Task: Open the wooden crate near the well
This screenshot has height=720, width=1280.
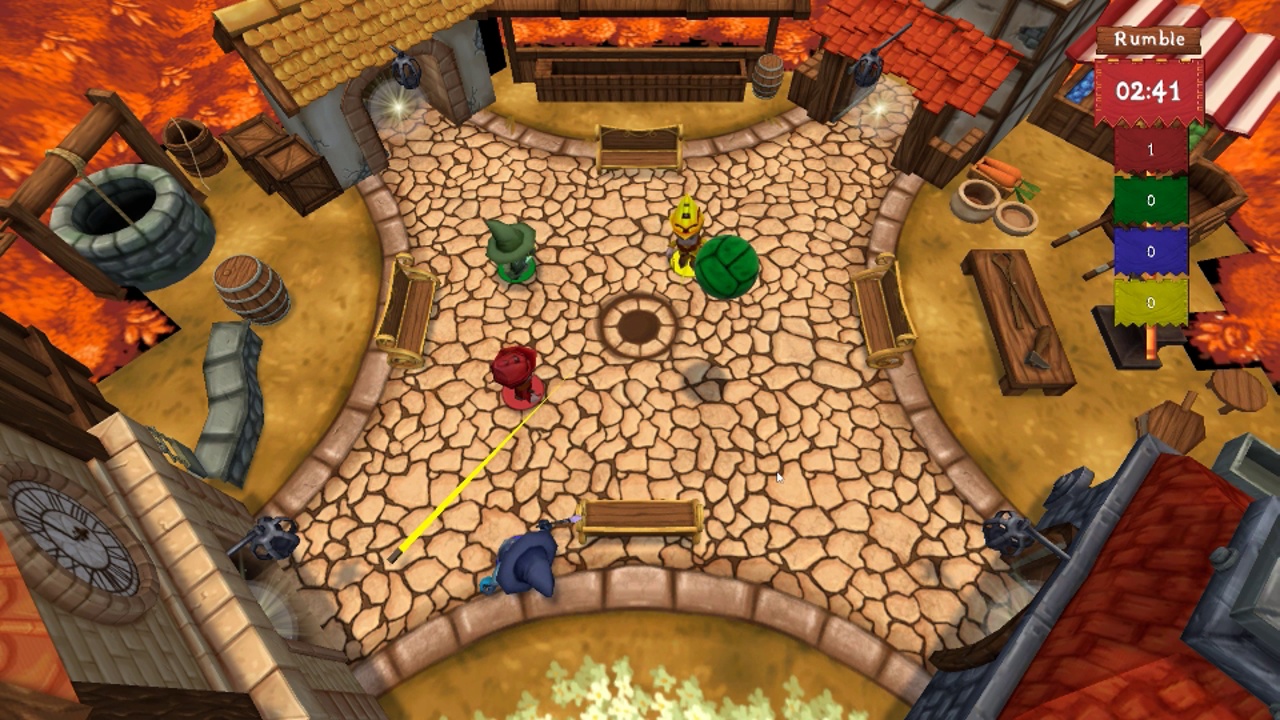Action: pos(278,157)
